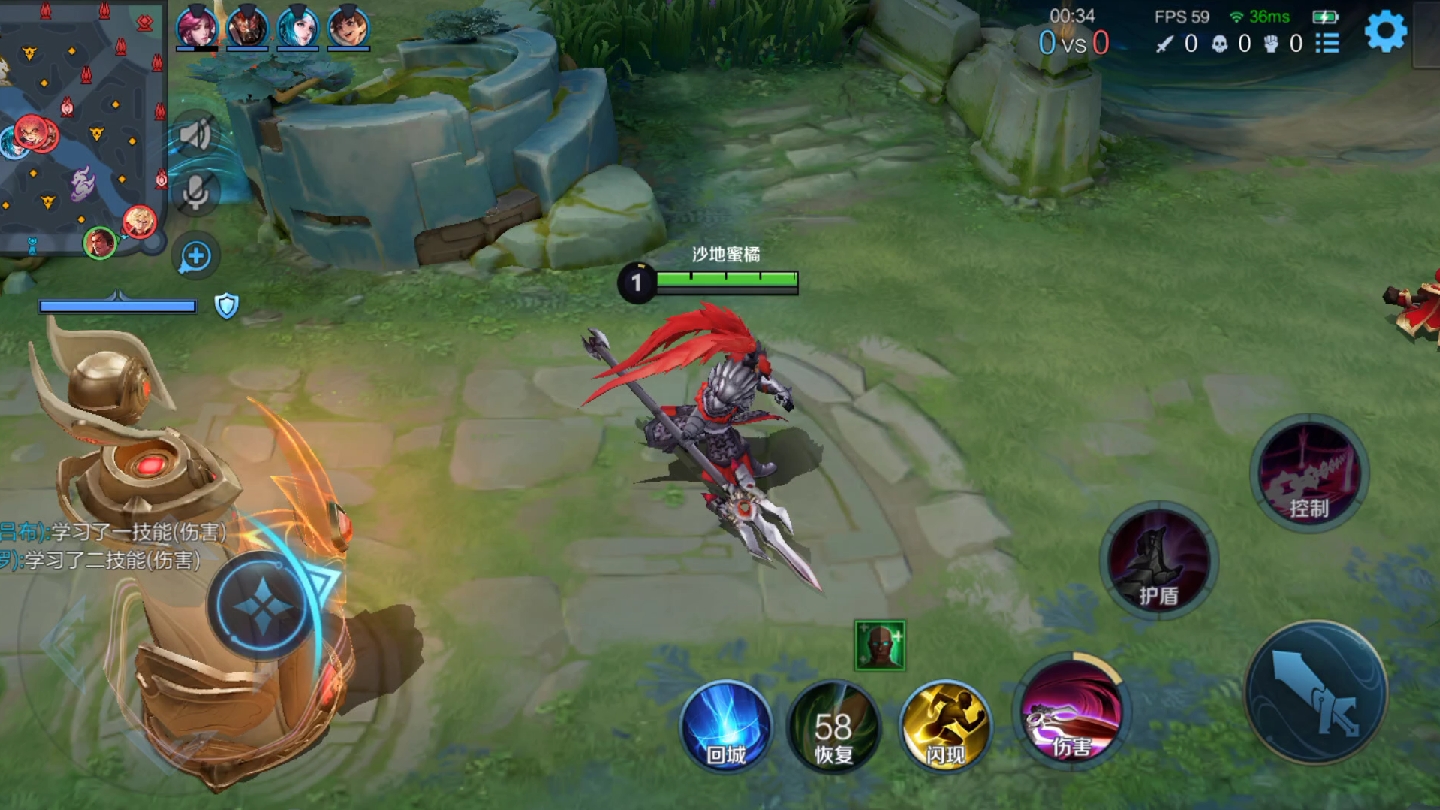Cast the 闪现 flash spell

click(x=945, y=726)
